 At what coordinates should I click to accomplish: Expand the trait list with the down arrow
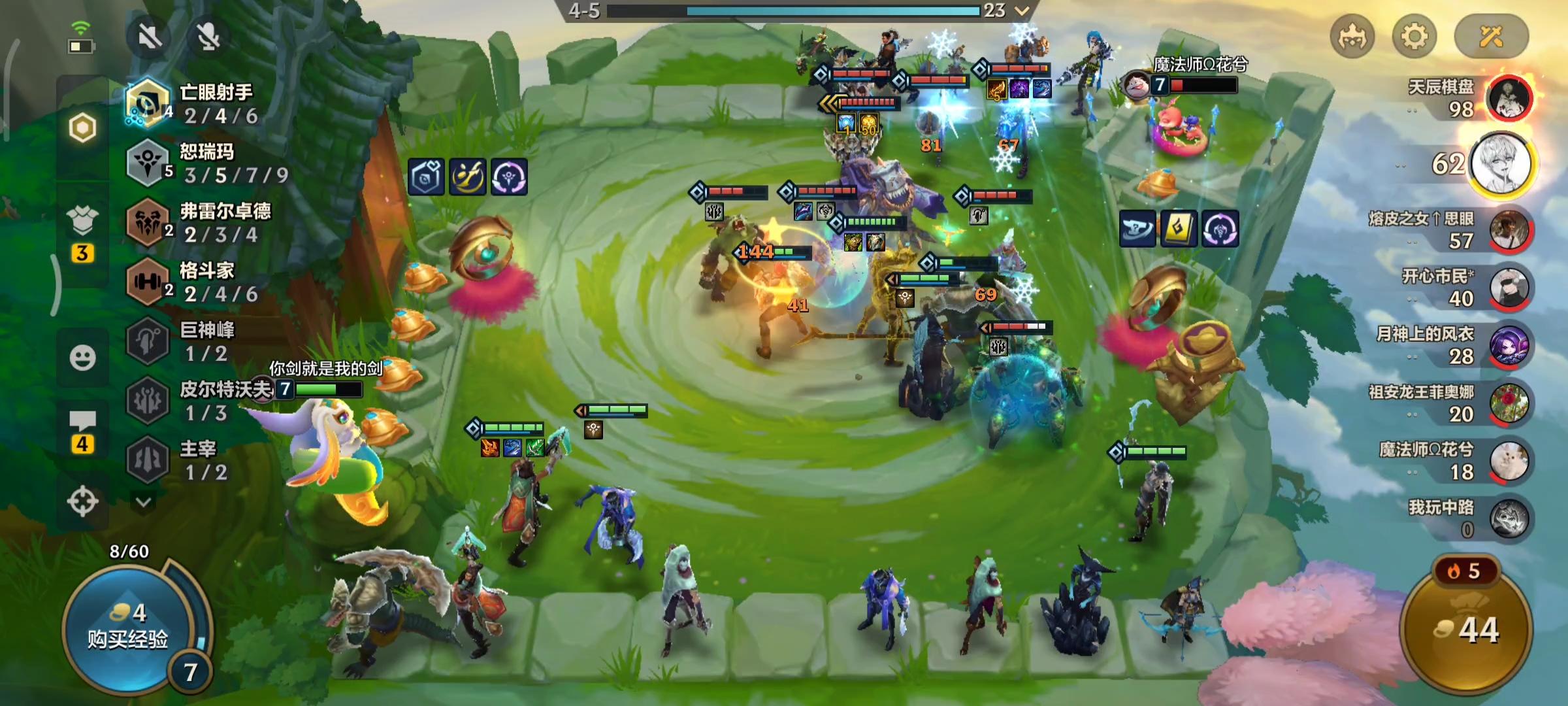click(144, 502)
